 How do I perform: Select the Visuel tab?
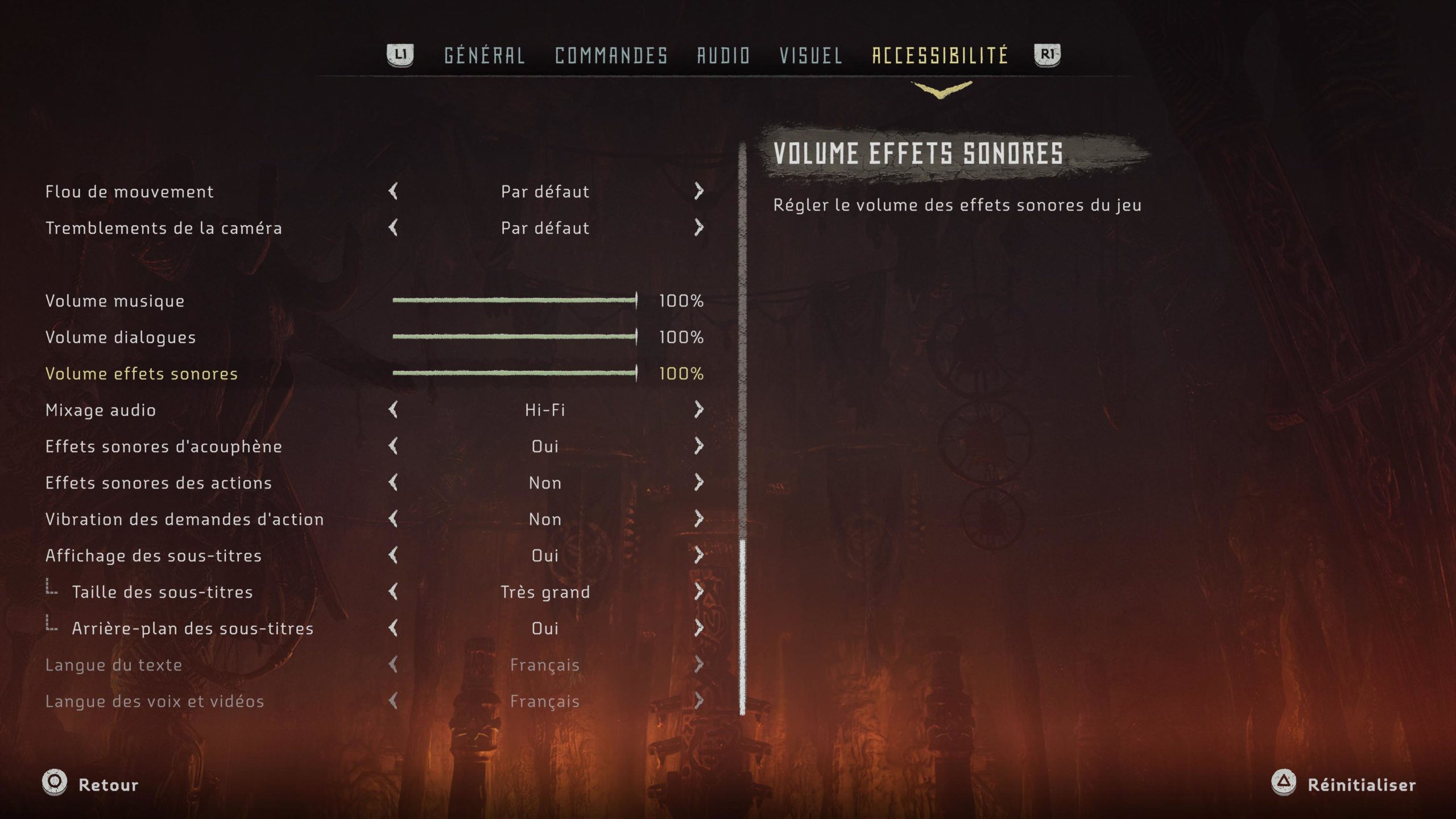coord(810,56)
